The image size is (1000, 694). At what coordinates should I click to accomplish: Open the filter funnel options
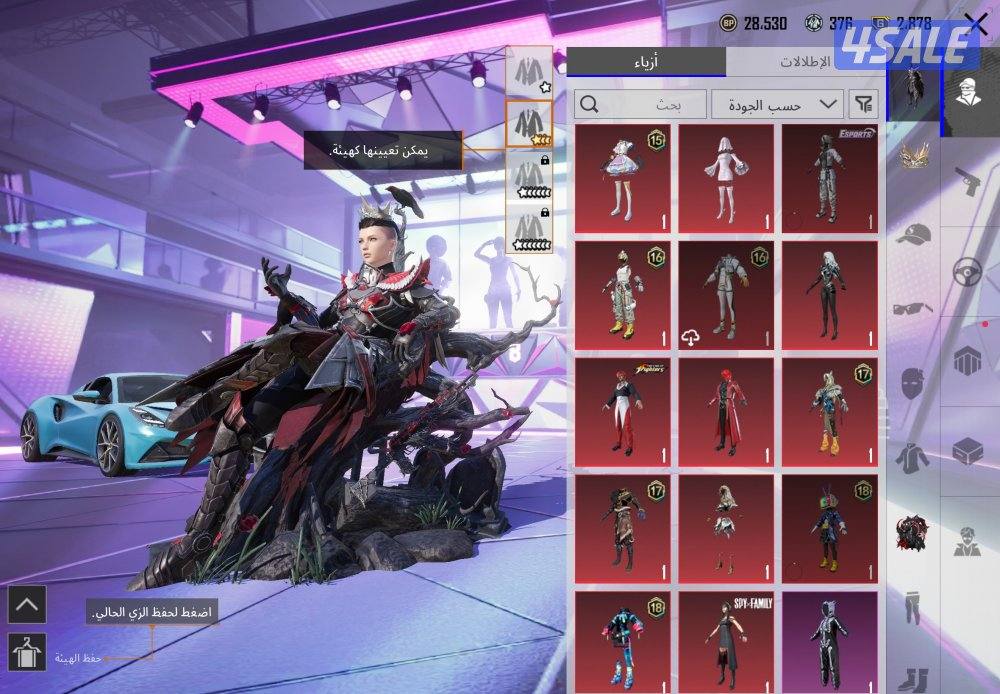coord(861,103)
